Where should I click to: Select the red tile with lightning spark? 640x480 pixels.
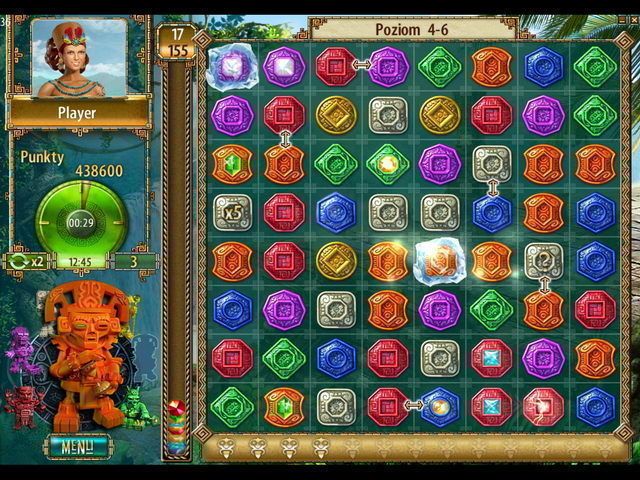(x=543, y=406)
